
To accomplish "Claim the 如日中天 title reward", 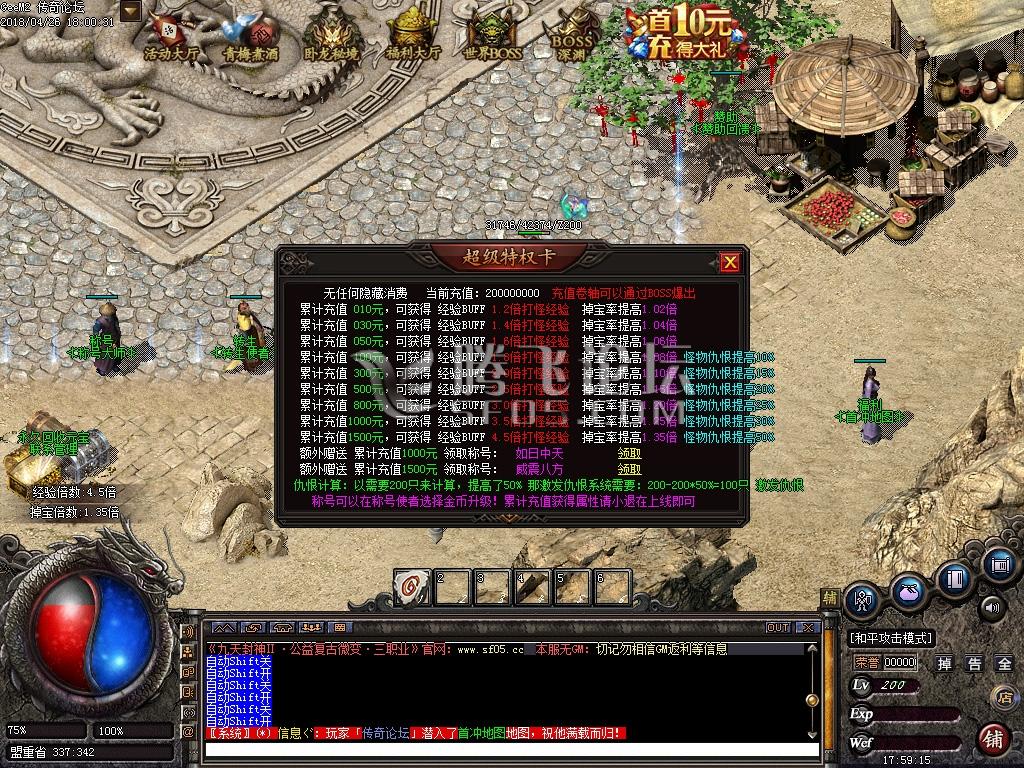I will coord(629,453).
